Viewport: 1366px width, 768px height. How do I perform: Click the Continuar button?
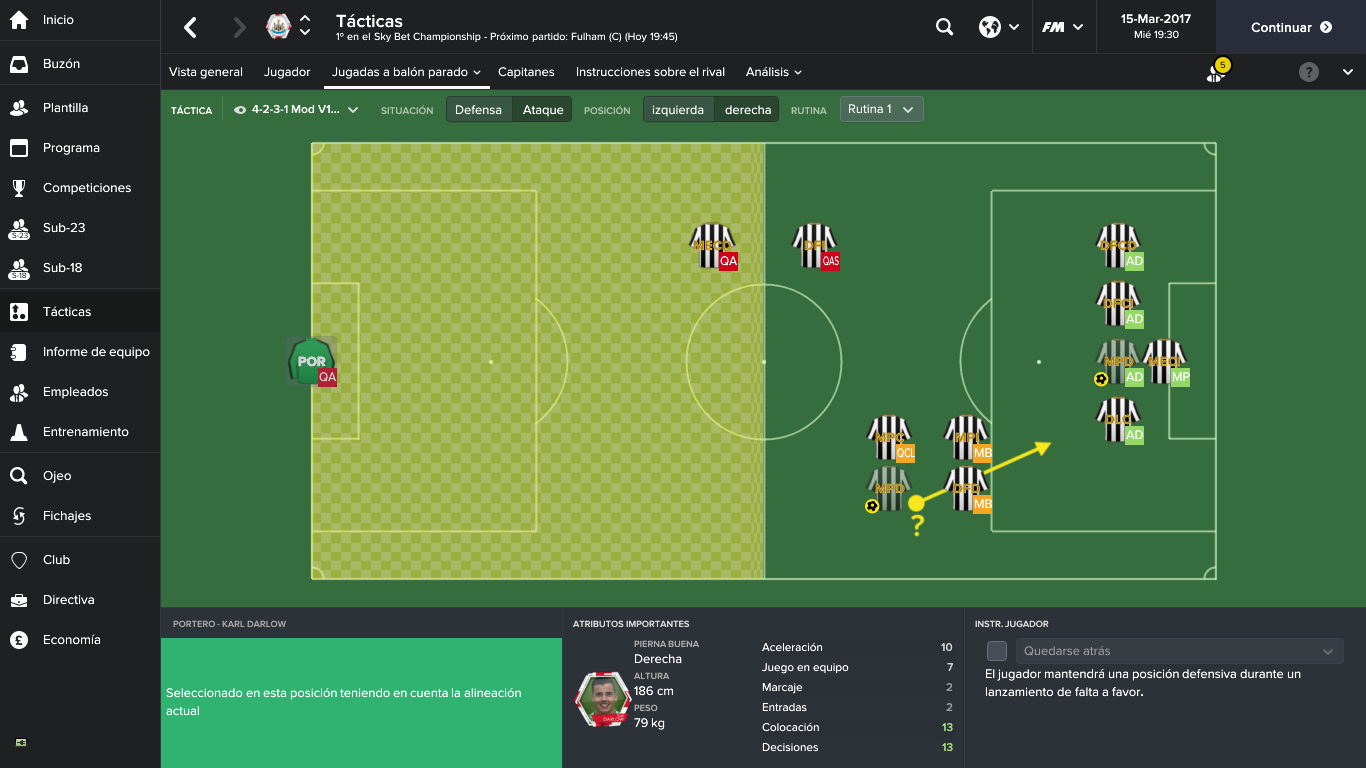point(1290,27)
